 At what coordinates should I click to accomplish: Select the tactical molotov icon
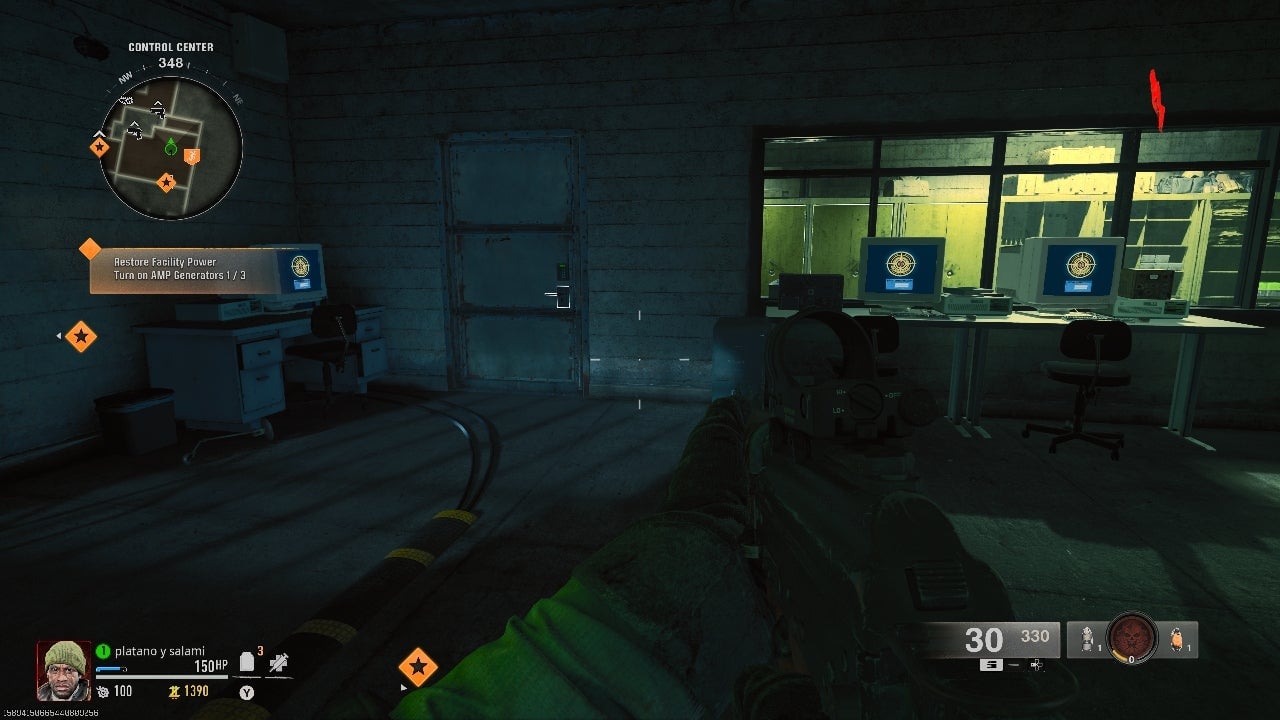[x=1175, y=638]
